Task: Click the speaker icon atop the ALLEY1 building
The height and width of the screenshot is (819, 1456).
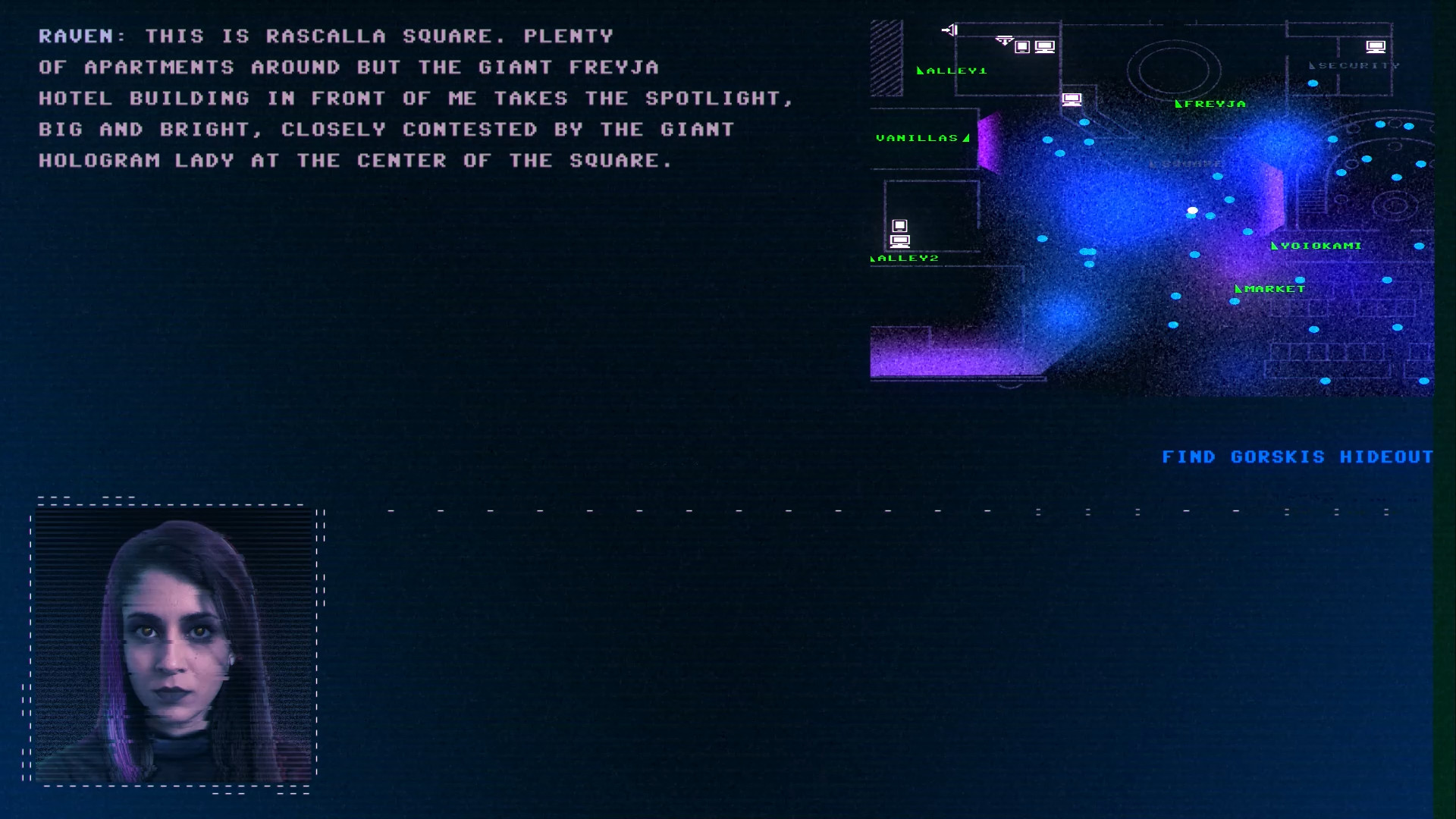Action: point(951,30)
